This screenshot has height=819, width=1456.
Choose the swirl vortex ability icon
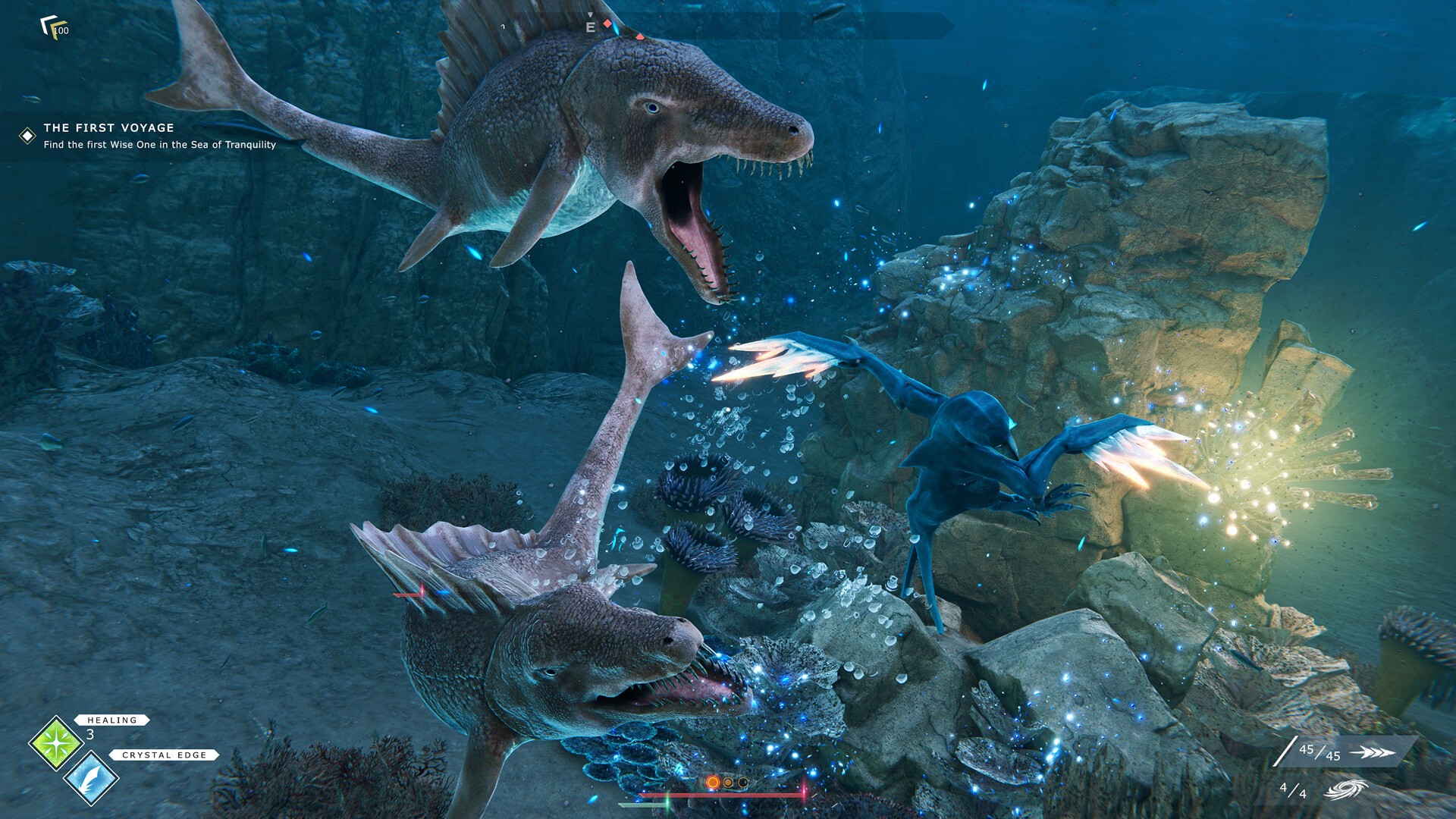point(1346,790)
